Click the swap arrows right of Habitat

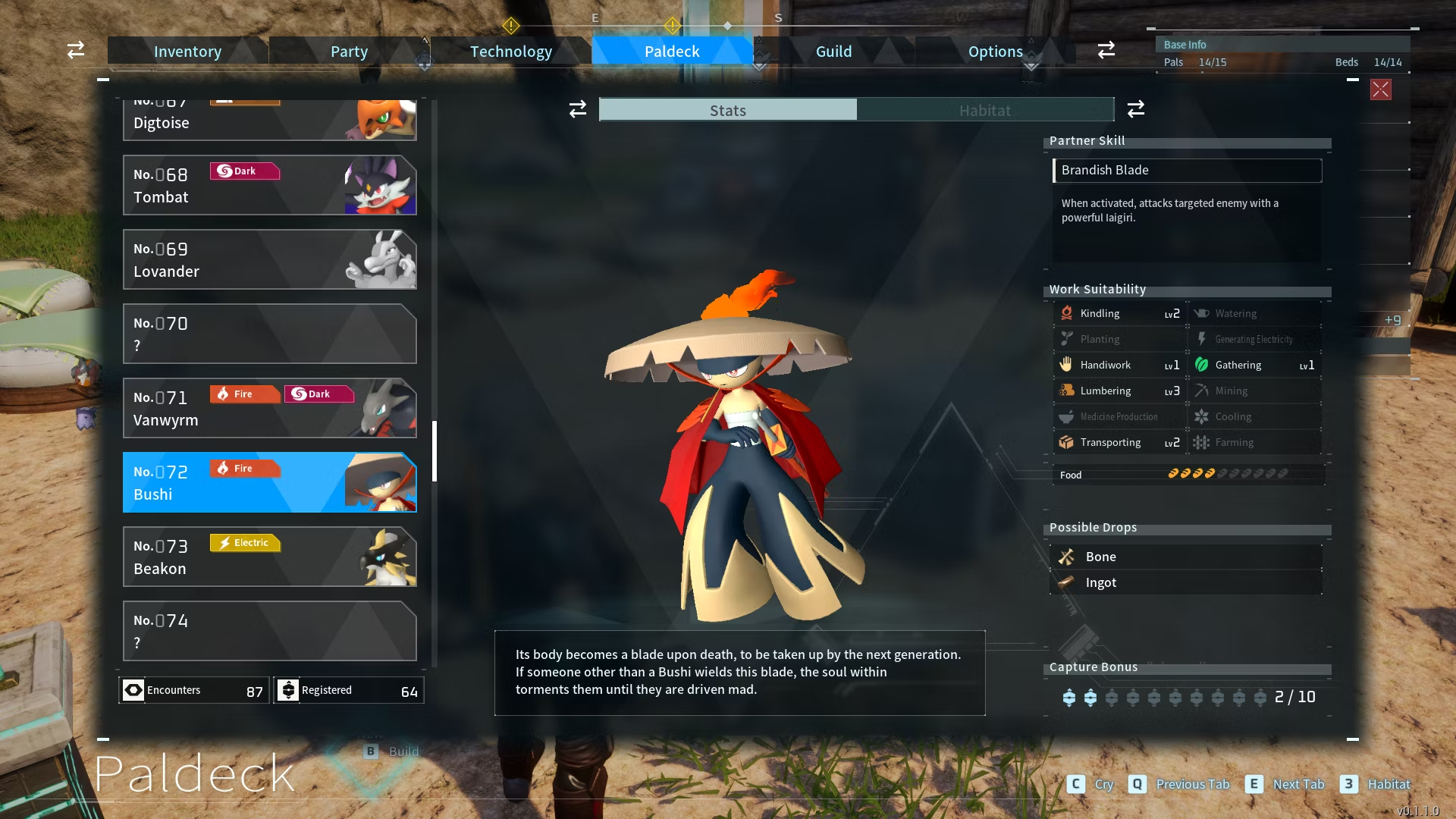(1135, 109)
